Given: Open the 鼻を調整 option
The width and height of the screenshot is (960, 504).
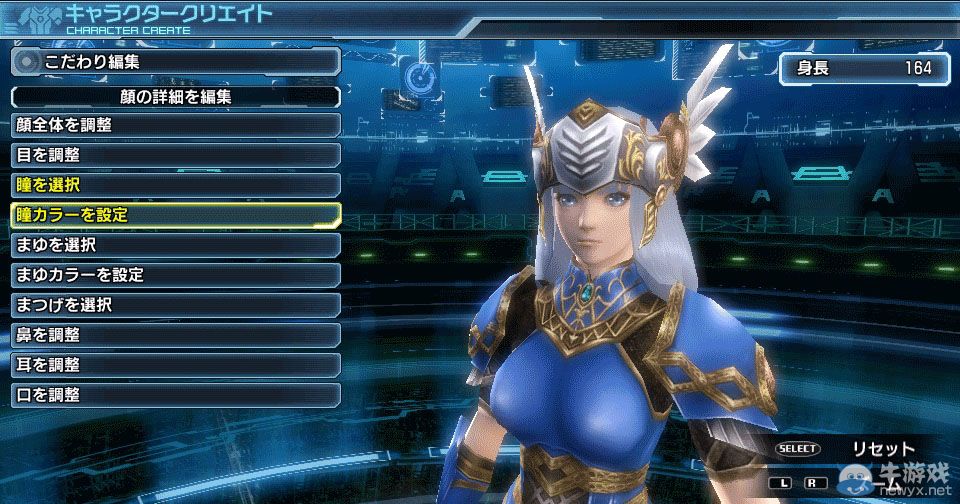Looking at the screenshot, I should tap(175, 334).
